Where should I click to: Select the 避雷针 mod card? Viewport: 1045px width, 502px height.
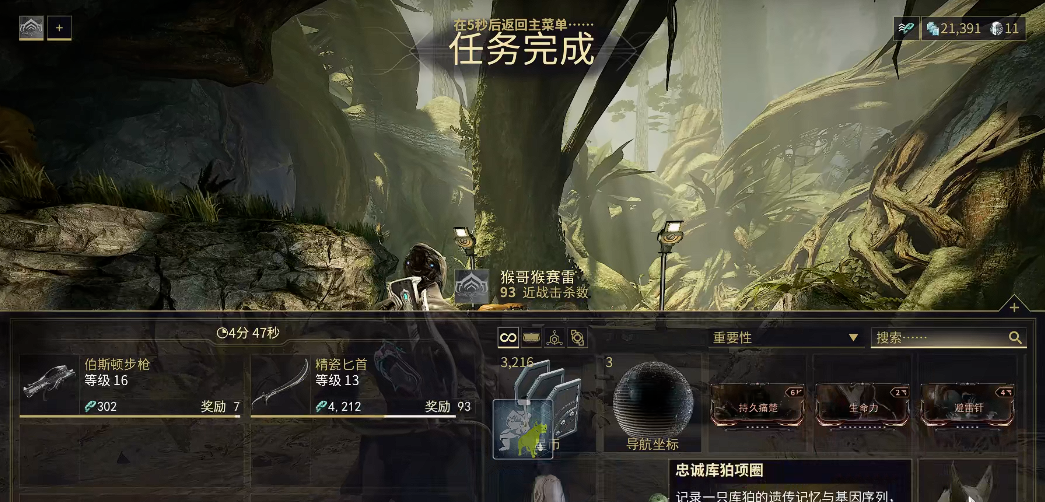point(967,406)
